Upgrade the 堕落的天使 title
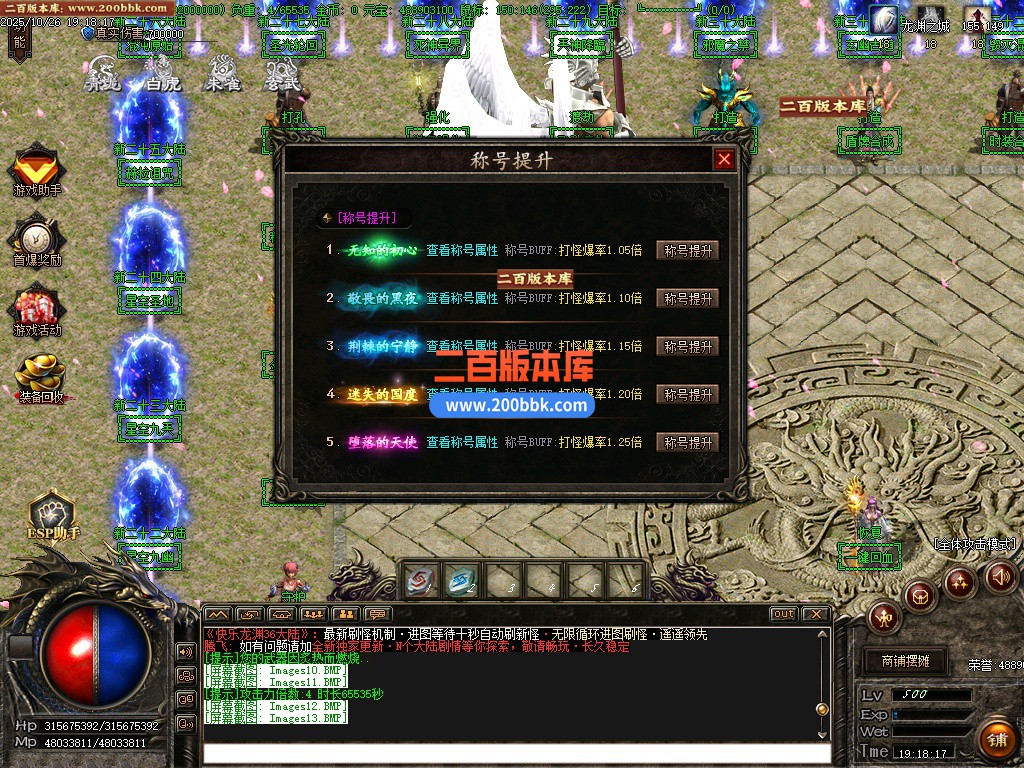Screen dimensions: 1024x768 click(687, 442)
